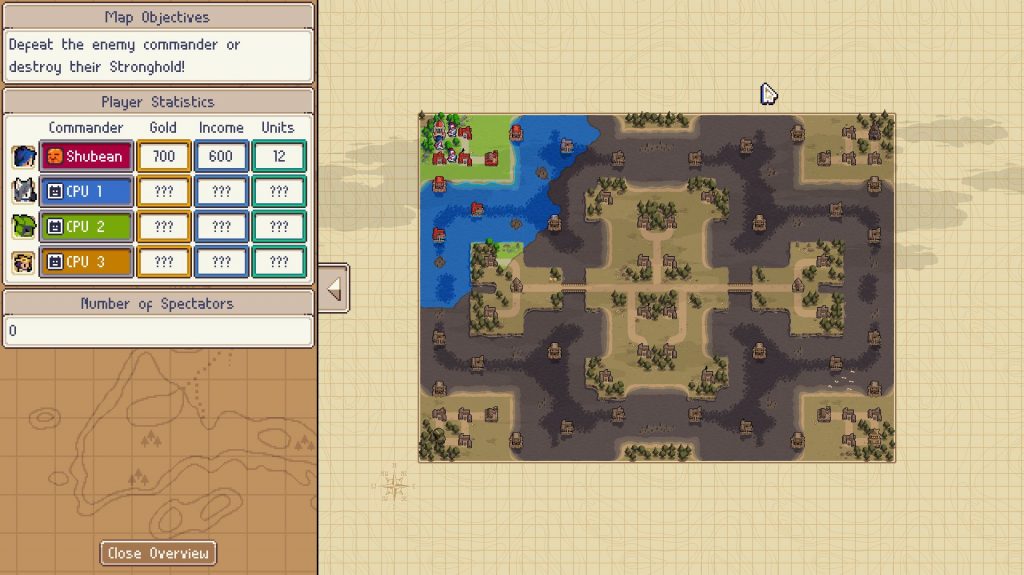Image resolution: width=1024 pixels, height=575 pixels.
Task: Close the map overview
Action: 158,553
